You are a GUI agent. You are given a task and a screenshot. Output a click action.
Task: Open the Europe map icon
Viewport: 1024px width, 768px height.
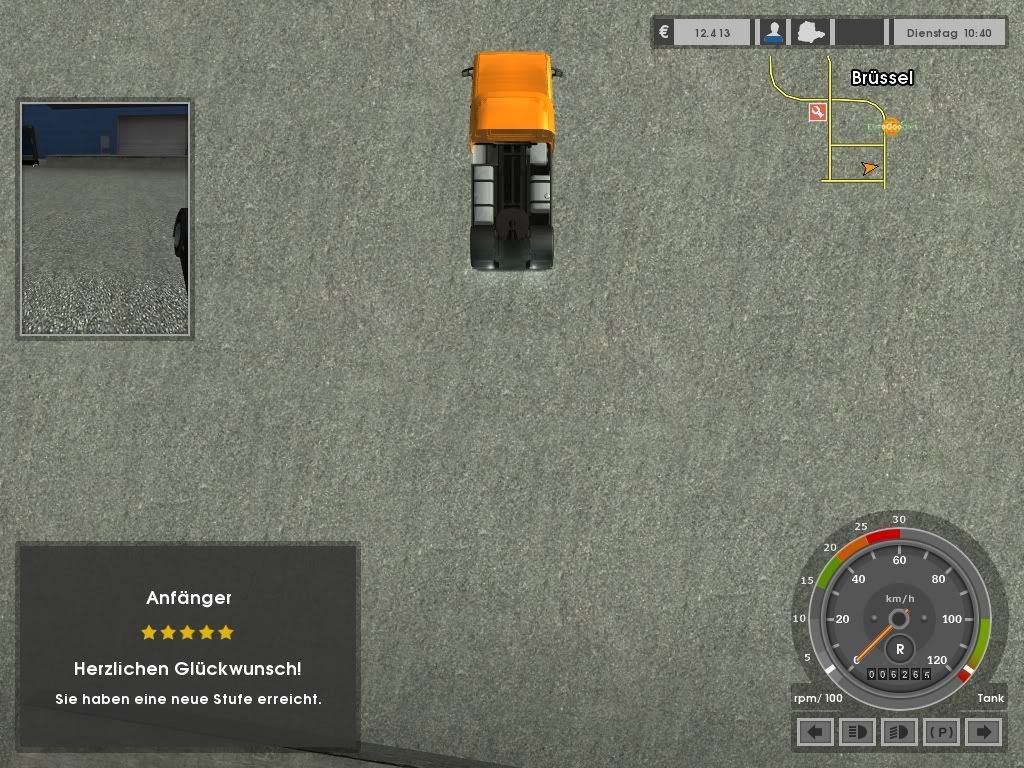(809, 32)
